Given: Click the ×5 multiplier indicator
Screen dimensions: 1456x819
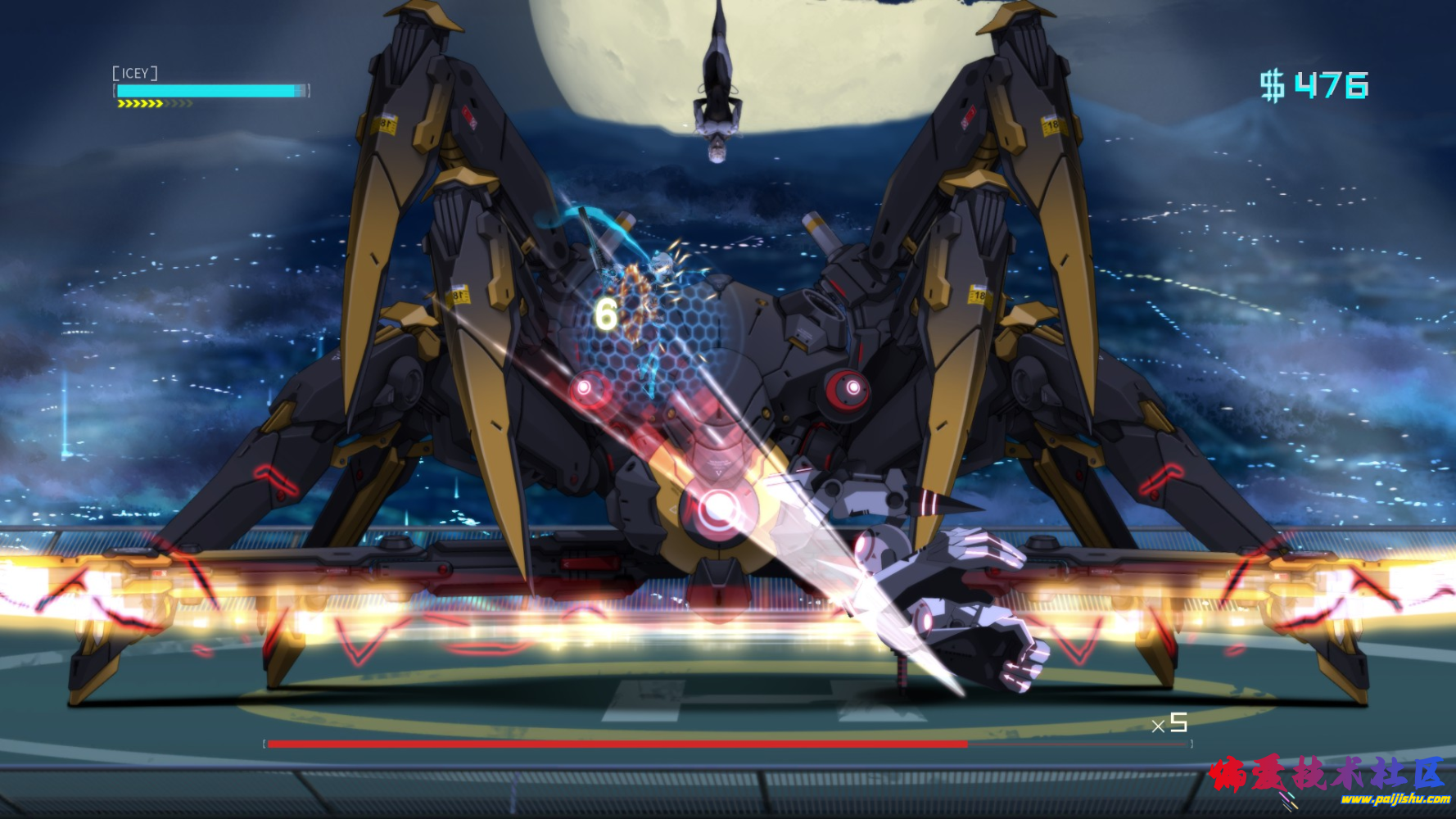Looking at the screenshot, I should coord(1169,723).
